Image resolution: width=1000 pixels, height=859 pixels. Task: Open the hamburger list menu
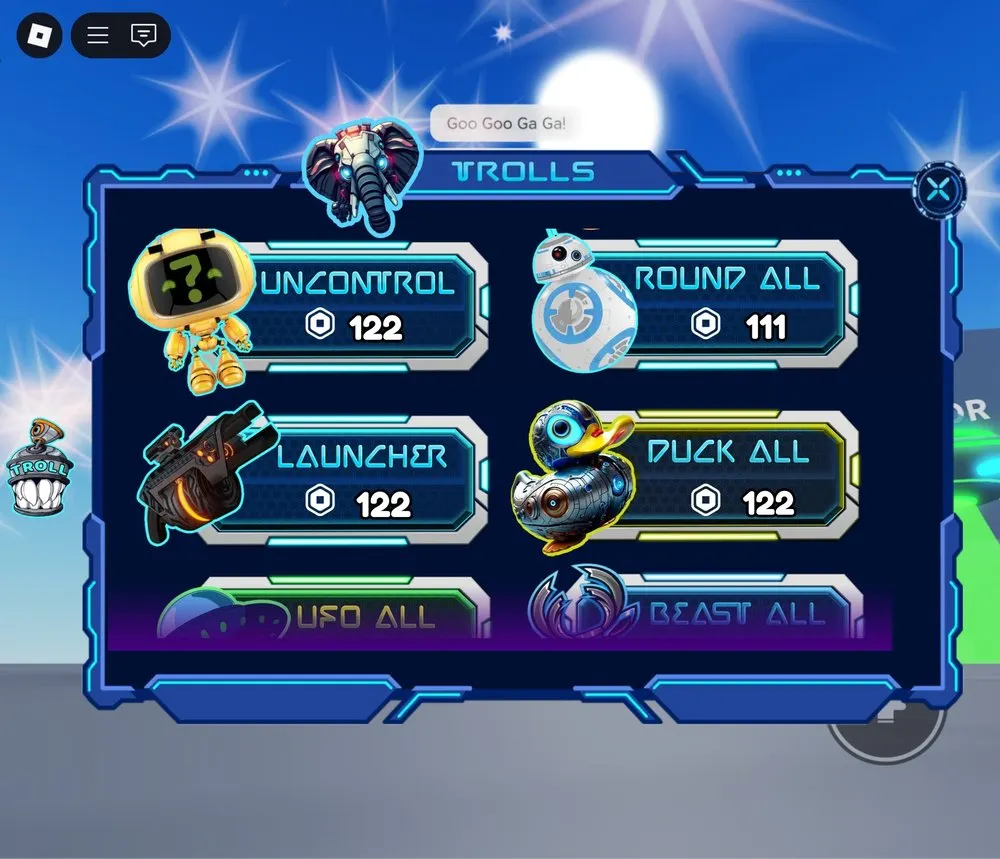tap(98, 36)
